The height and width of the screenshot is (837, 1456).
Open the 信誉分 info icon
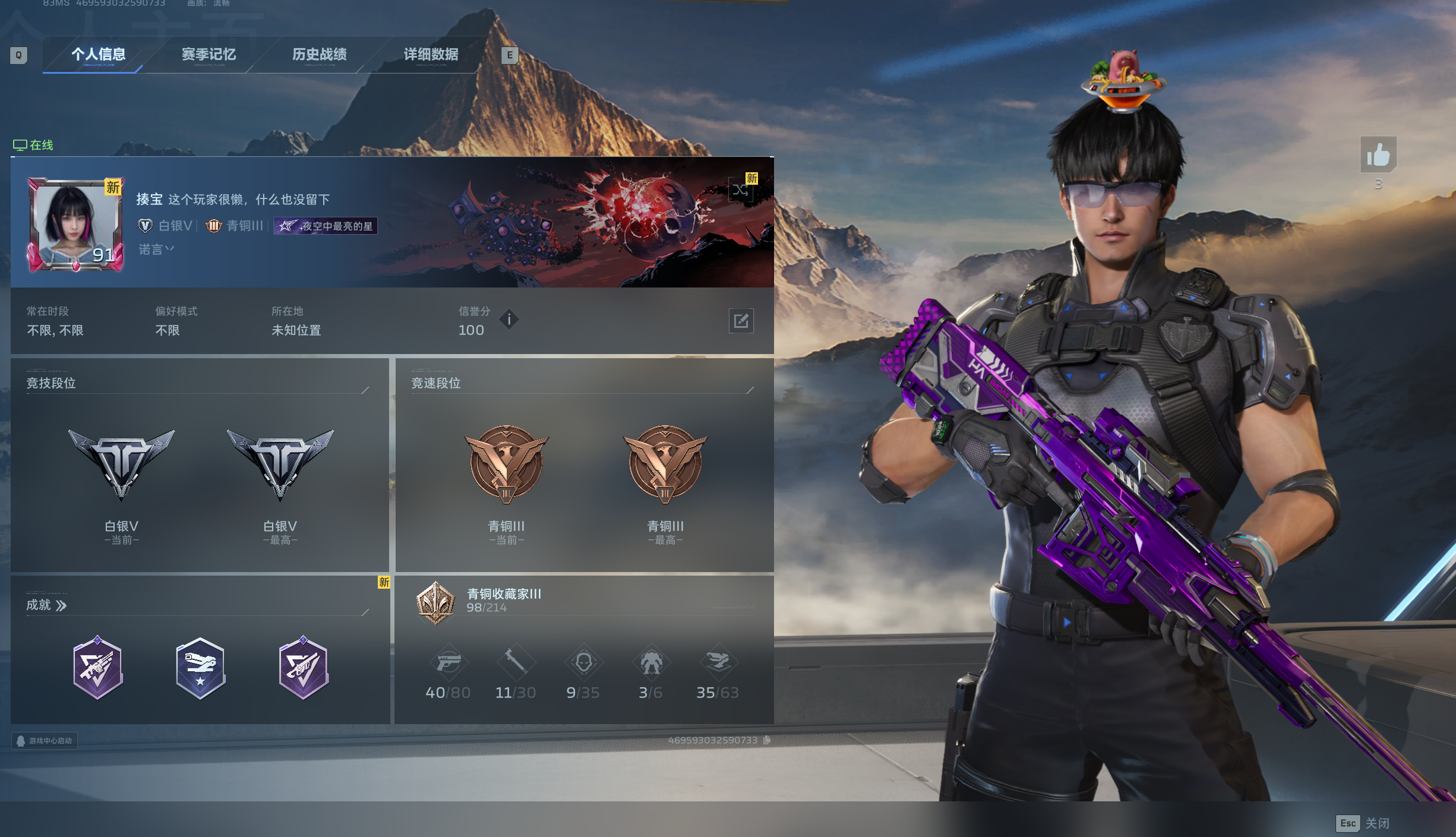(509, 320)
